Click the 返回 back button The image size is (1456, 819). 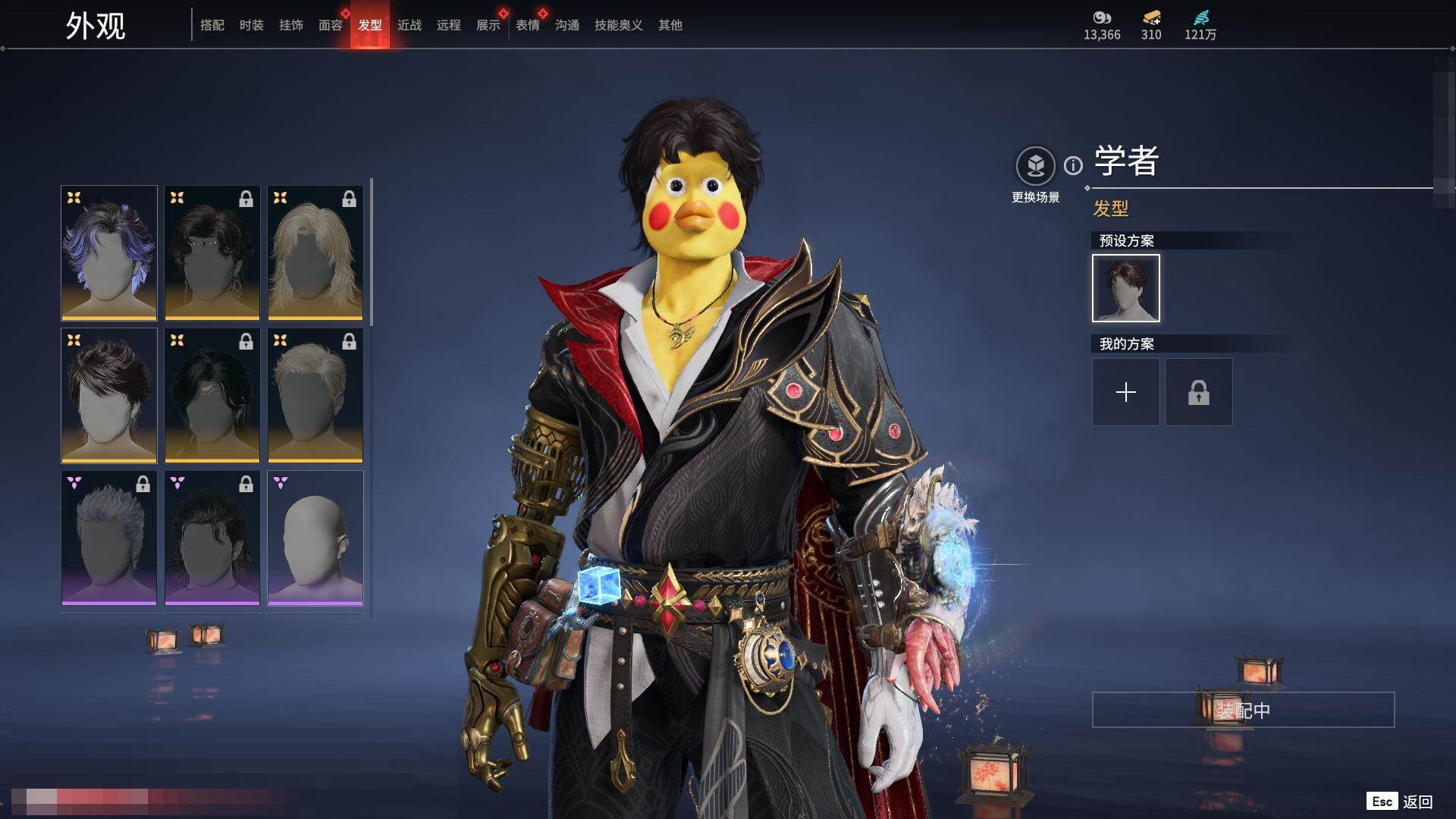click(1417, 802)
